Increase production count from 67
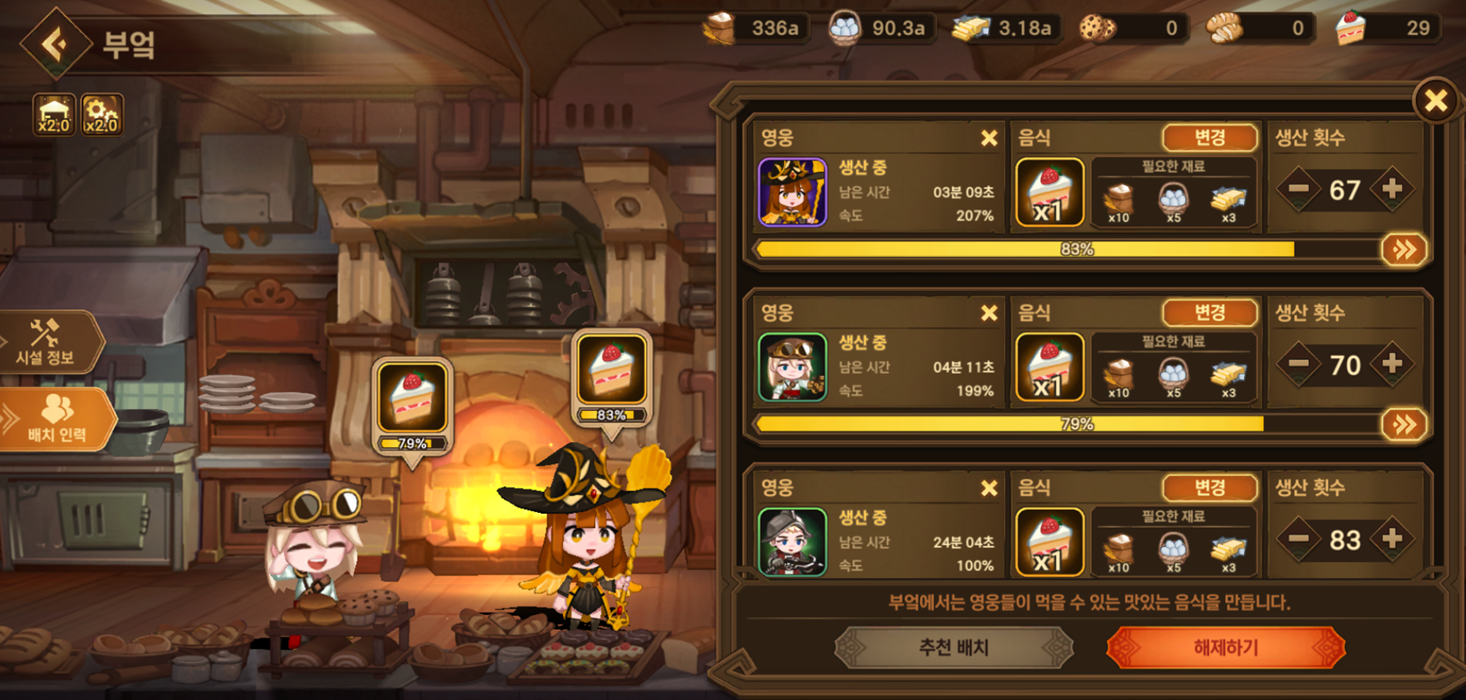 [x=1391, y=189]
